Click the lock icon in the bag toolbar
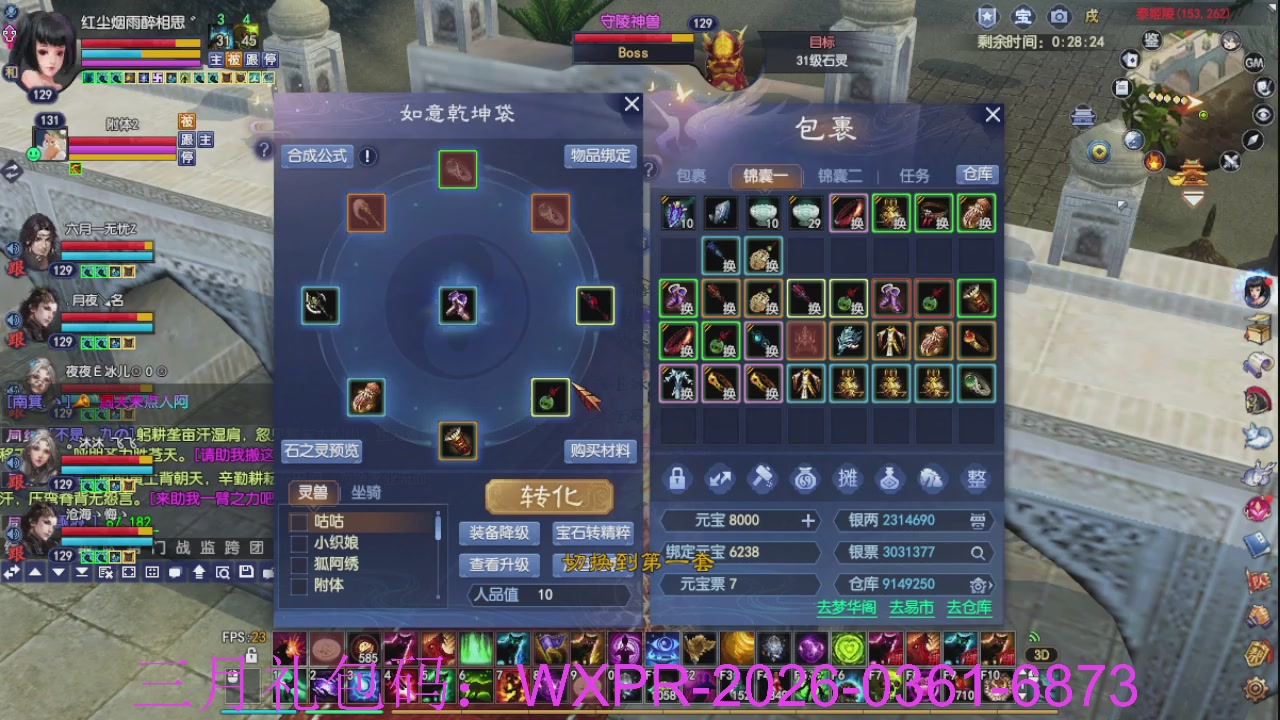 677,479
